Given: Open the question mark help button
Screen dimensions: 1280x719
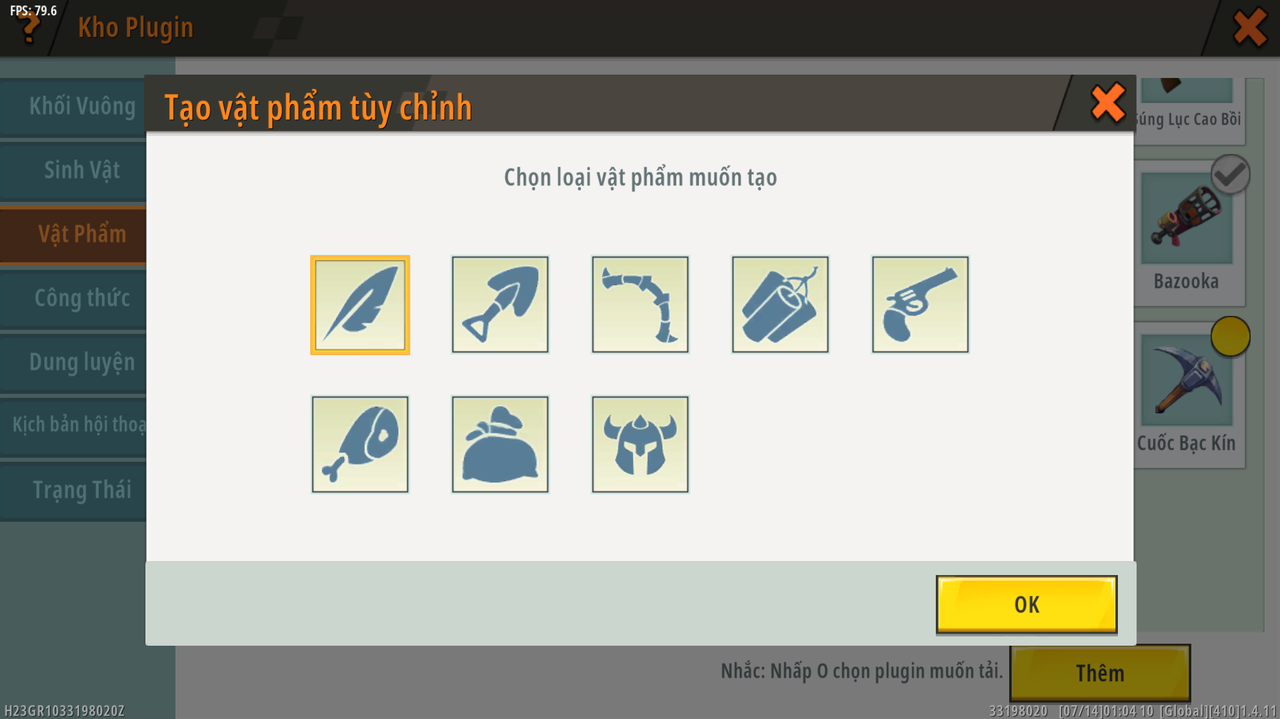Looking at the screenshot, I should pos(28,27).
